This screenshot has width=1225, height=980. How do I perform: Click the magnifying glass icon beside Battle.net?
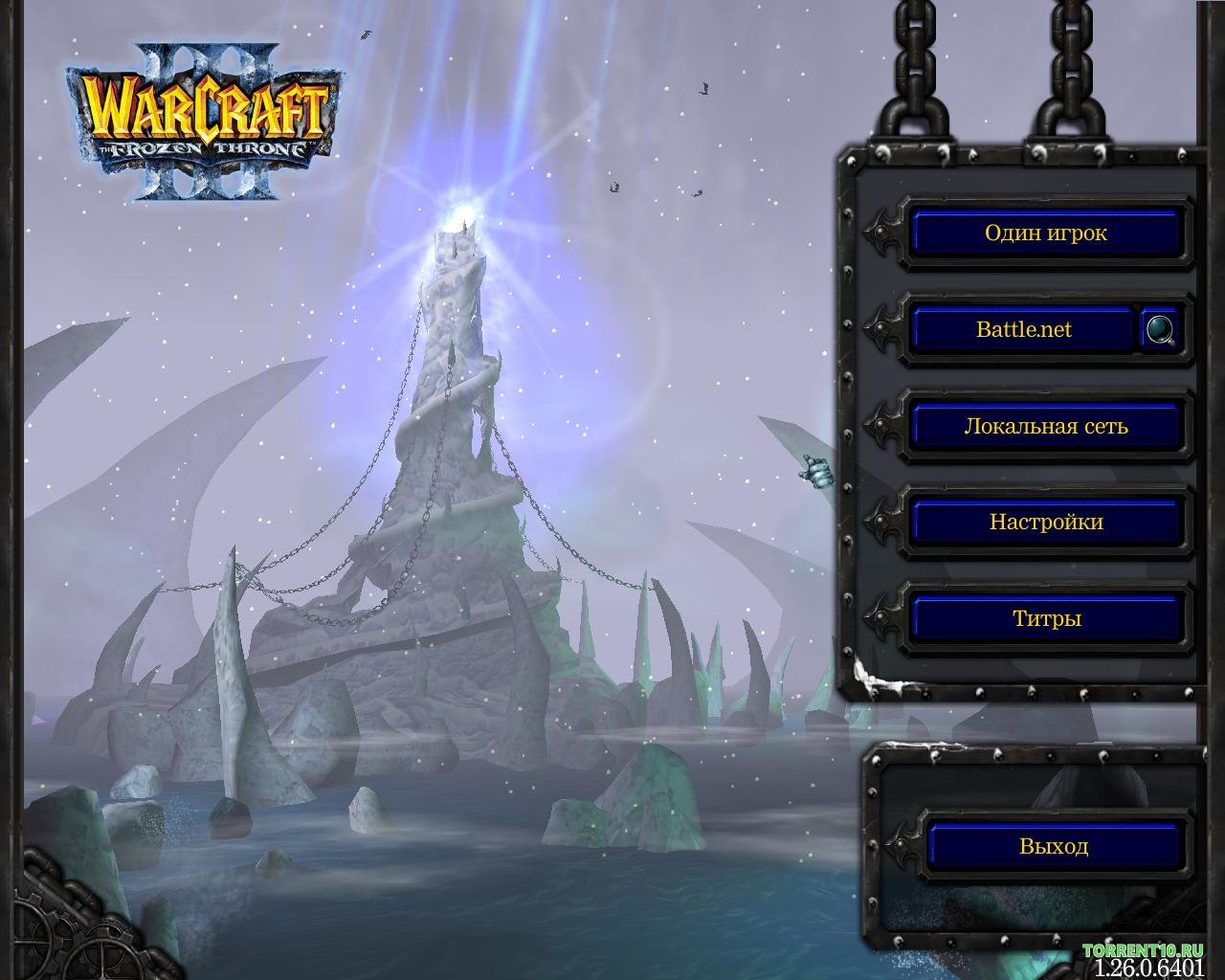click(x=1162, y=330)
